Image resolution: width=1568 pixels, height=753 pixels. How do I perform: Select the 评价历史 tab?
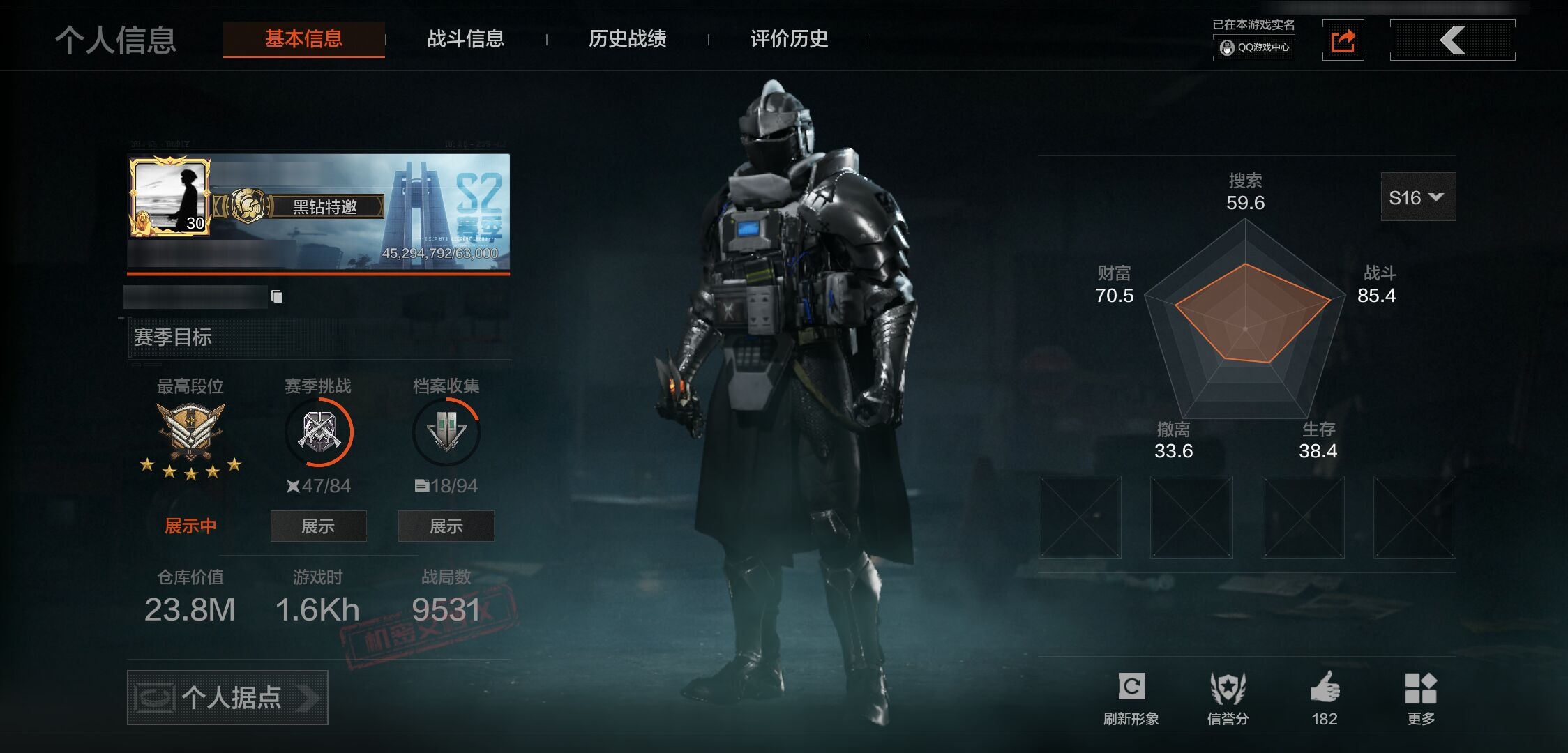pos(789,39)
